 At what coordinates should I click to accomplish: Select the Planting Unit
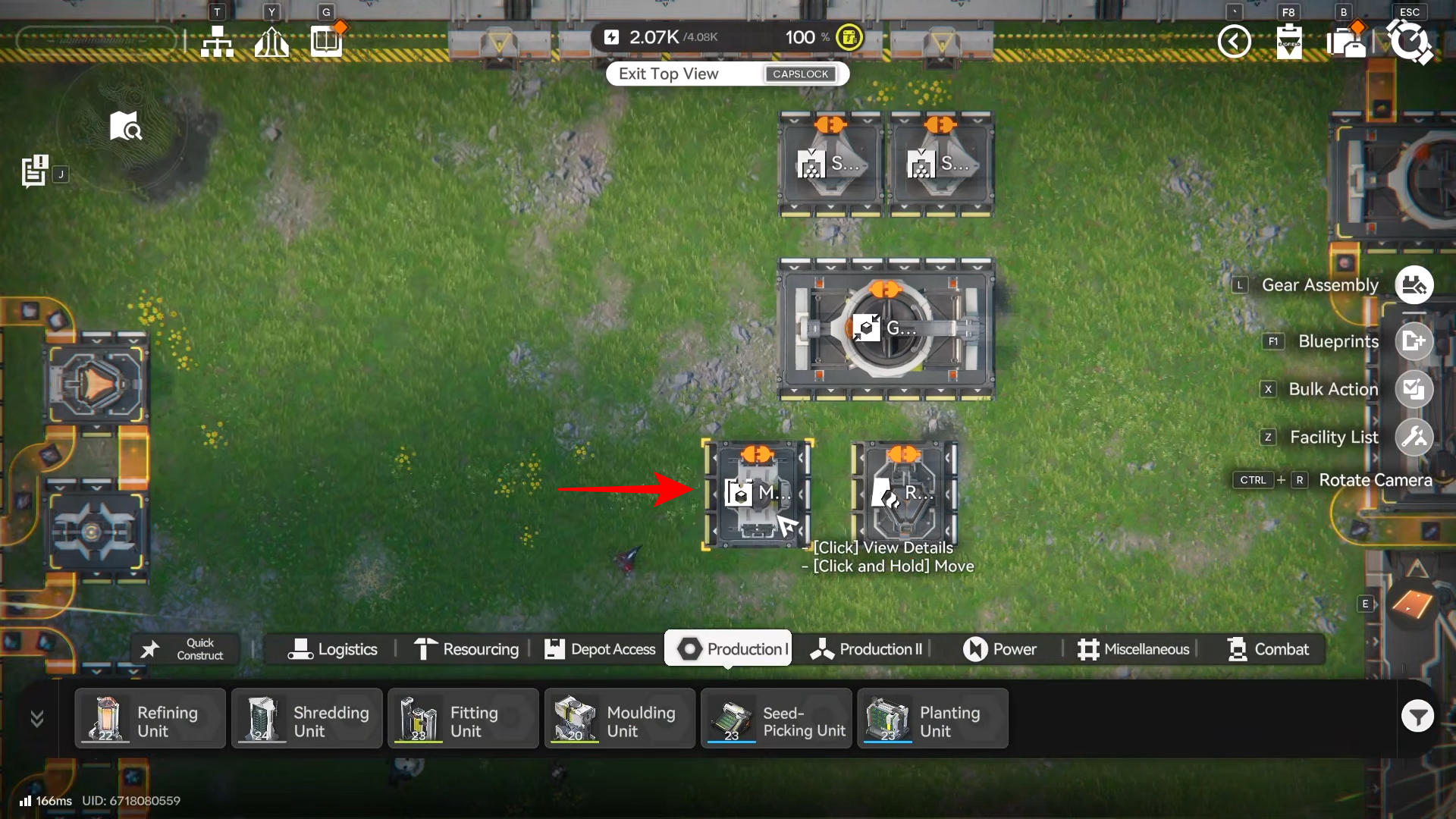coord(933,719)
